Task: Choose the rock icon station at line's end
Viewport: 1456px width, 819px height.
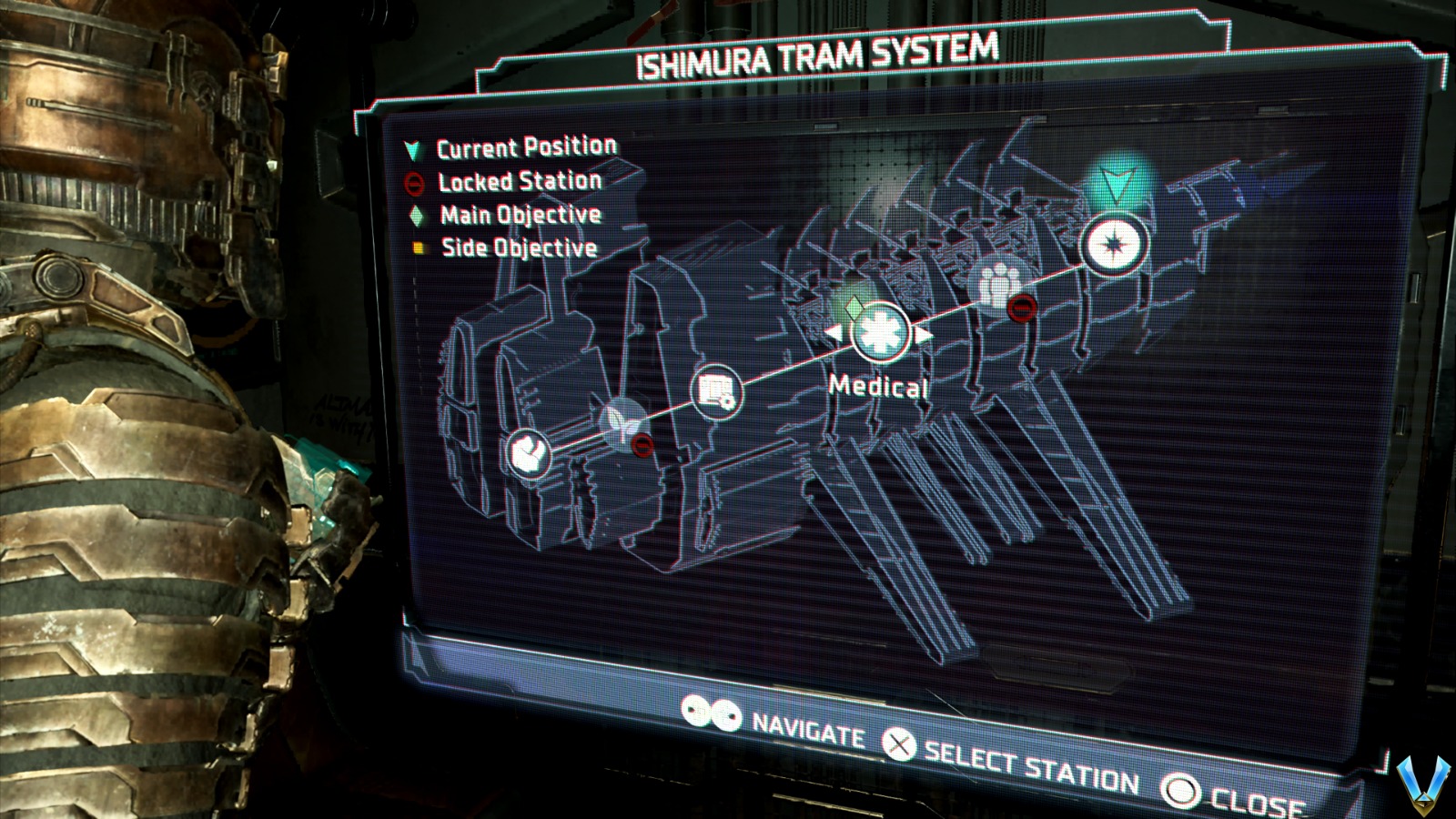Action: pyautogui.click(x=528, y=452)
